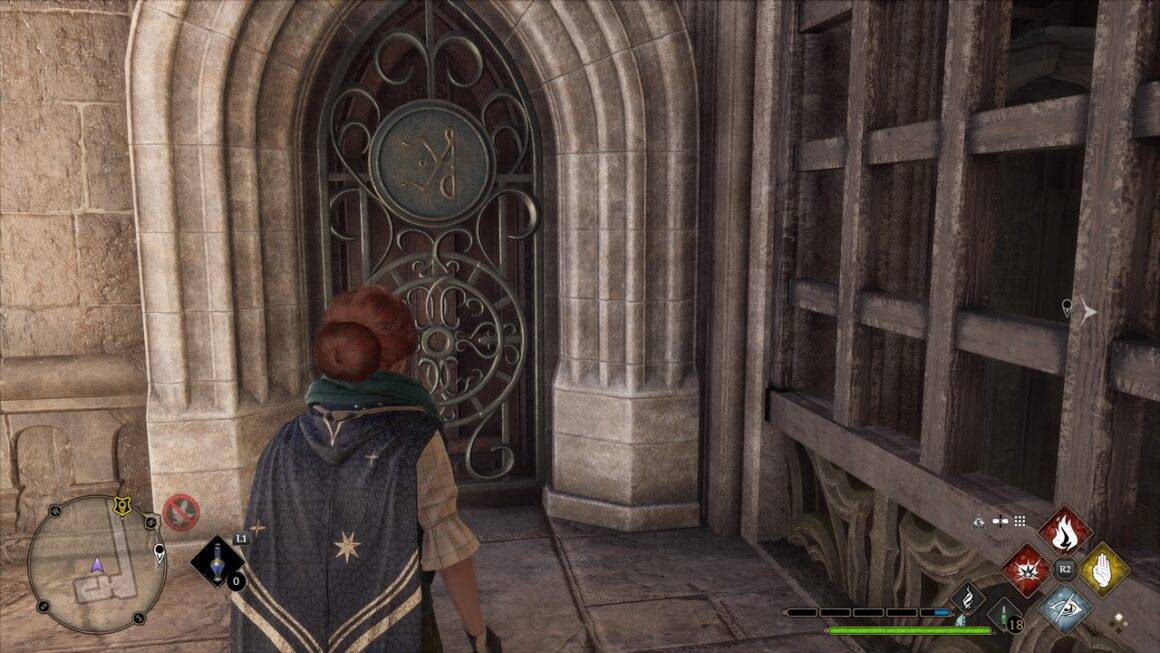Drink the green Wiggenweld potion
1160x653 pixels.
(x=1003, y=612)
